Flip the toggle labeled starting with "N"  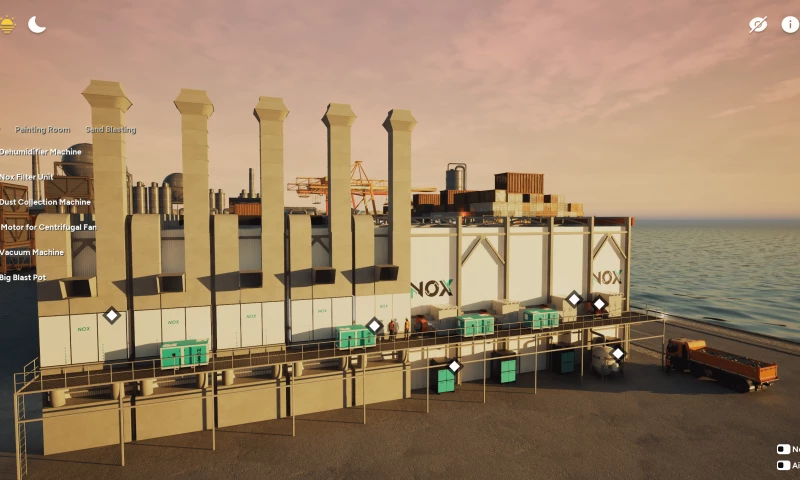pyautogui.click(x=783, y=450)
